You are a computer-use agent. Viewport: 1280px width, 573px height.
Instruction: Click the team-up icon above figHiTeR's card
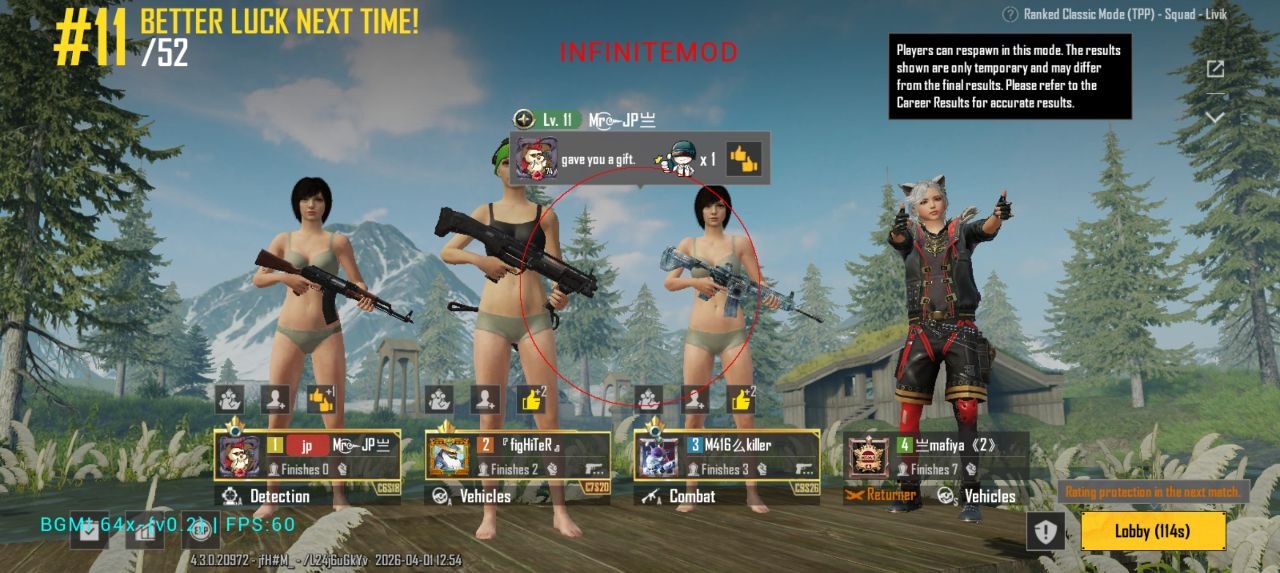point(439,399)
